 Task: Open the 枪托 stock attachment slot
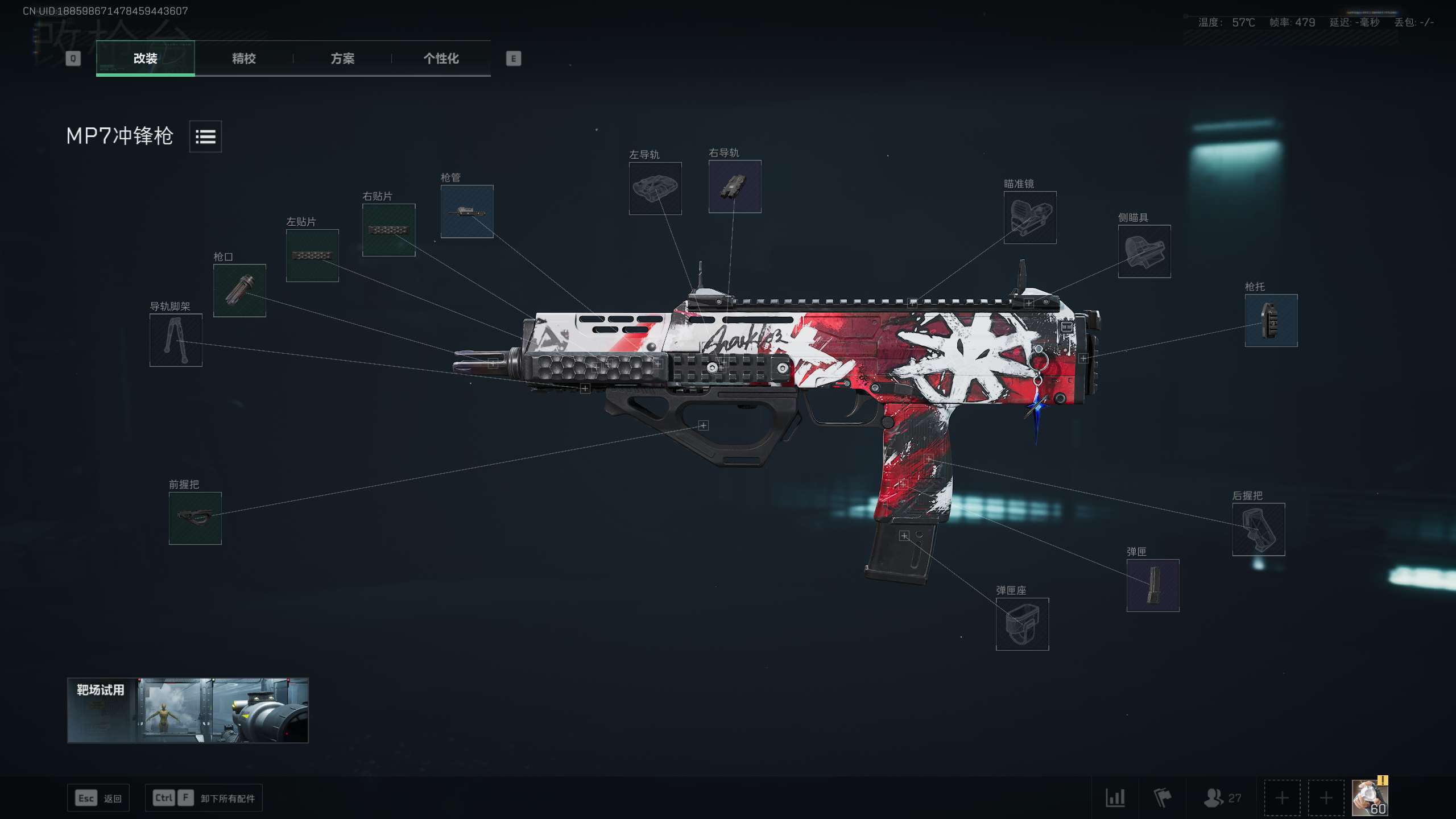[x=1271, y=320]
